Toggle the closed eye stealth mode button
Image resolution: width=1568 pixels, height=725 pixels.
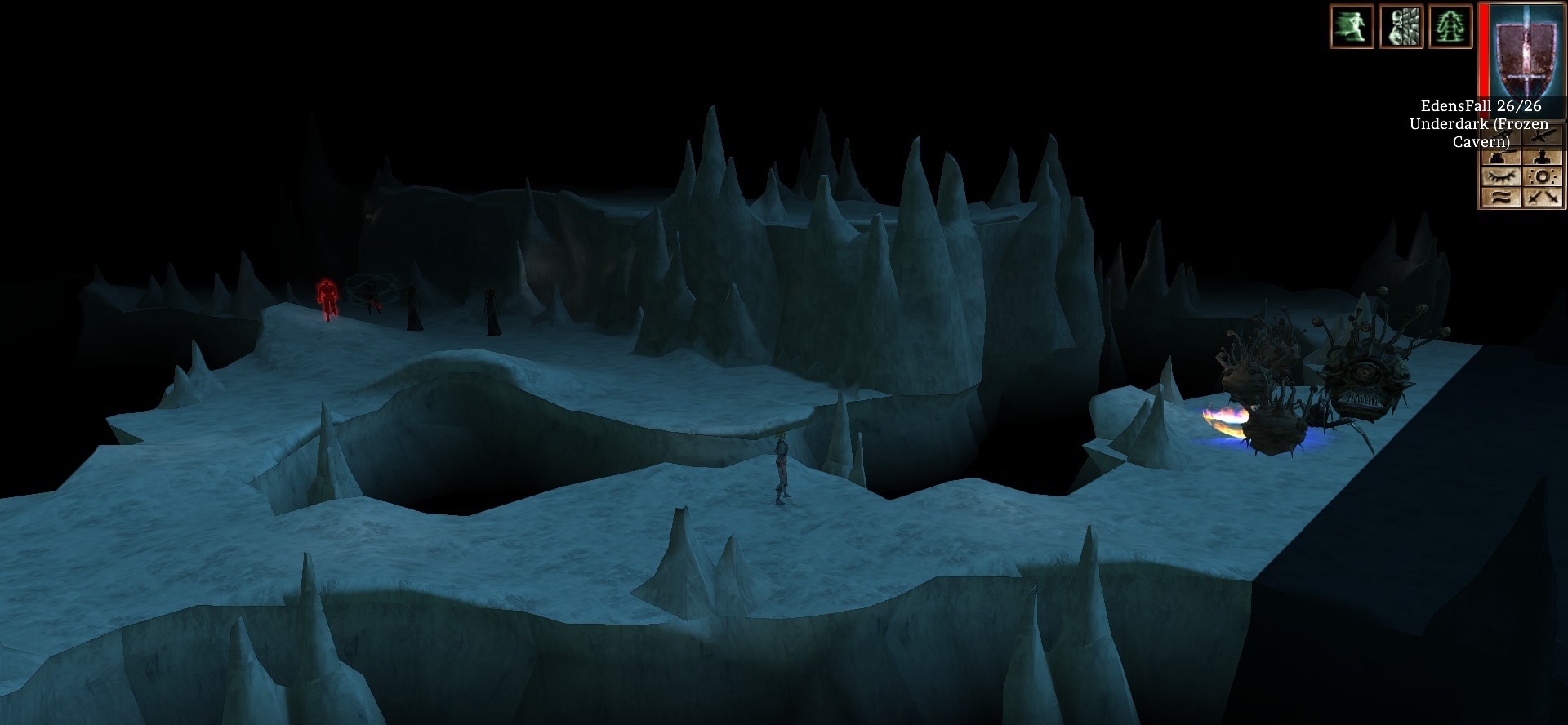click(x=1501, y=177)
